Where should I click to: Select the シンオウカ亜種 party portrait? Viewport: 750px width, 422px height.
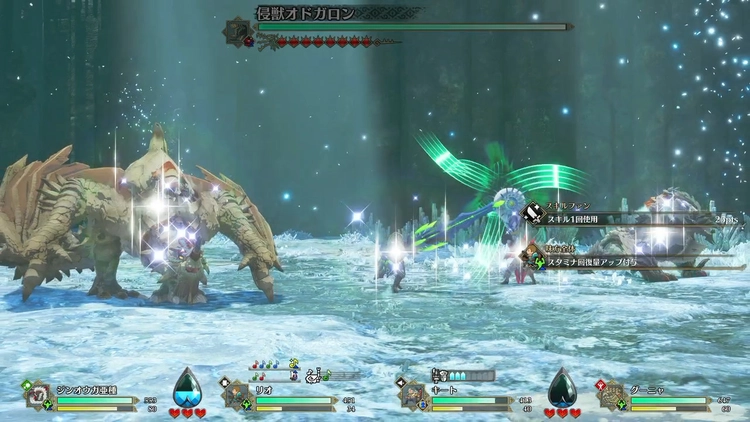click(36, 395)
